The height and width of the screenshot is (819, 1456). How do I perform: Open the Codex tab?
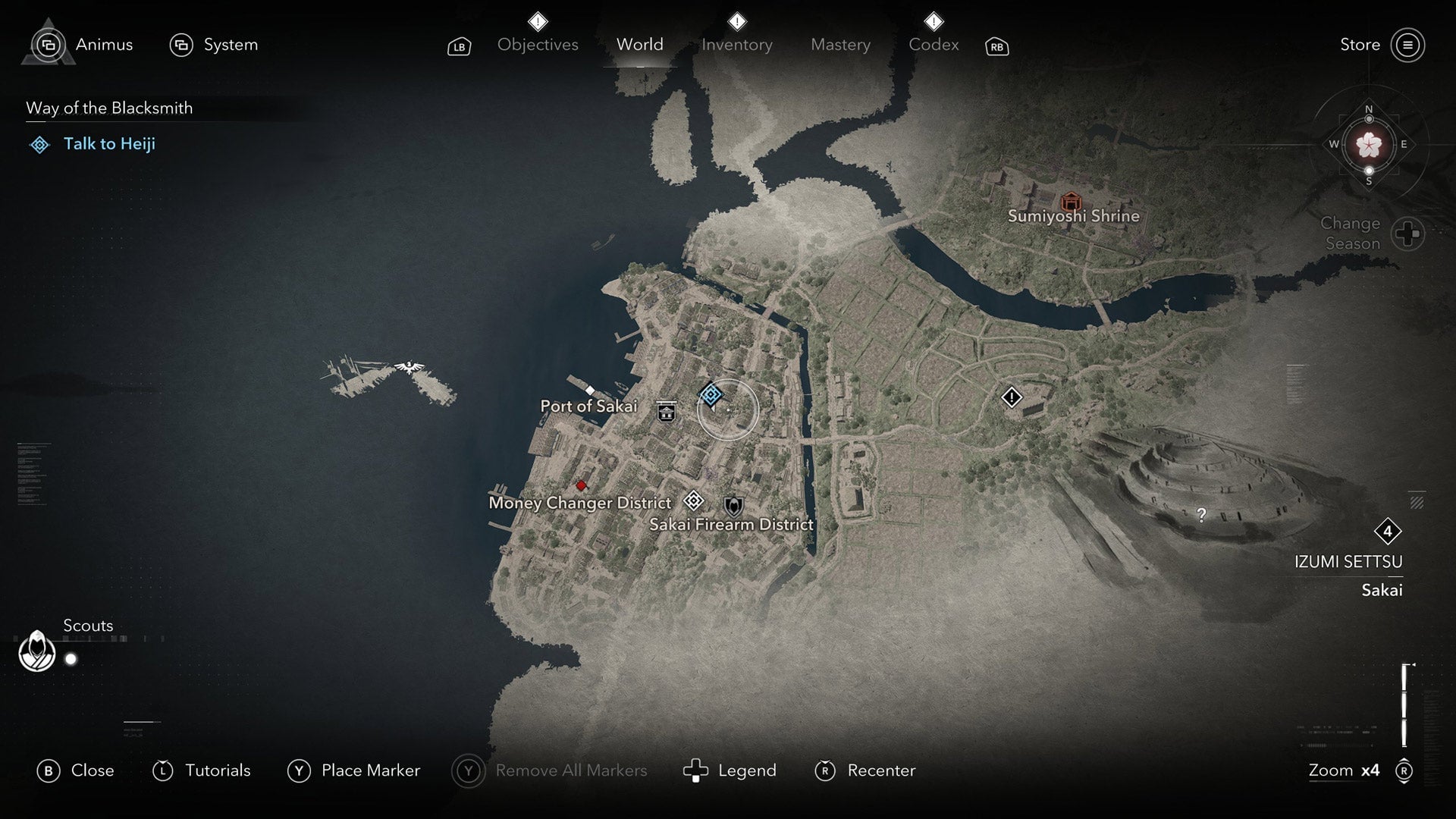pos(934,45)
